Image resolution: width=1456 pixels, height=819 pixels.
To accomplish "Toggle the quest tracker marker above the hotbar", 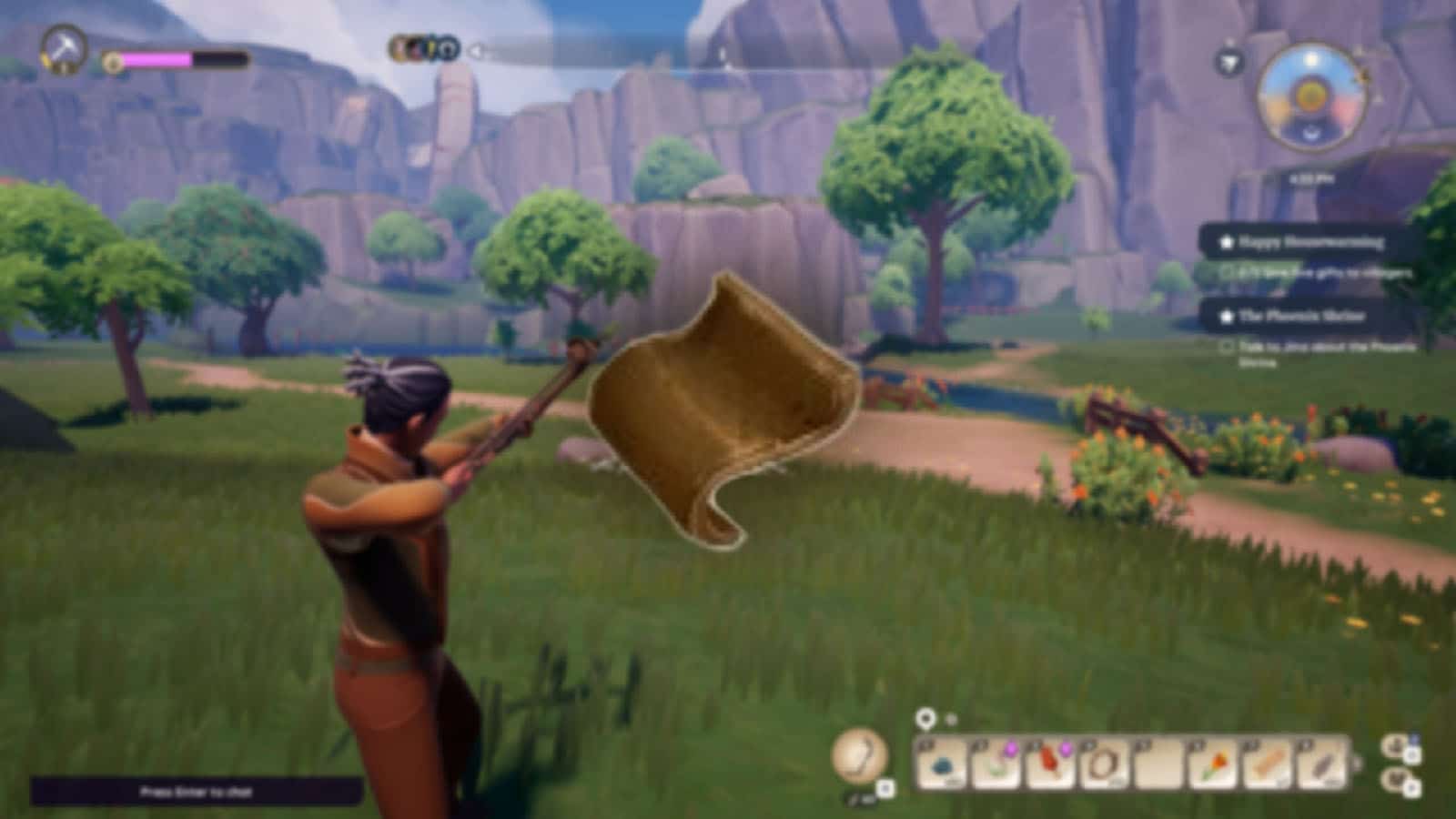I will [925, 719].
